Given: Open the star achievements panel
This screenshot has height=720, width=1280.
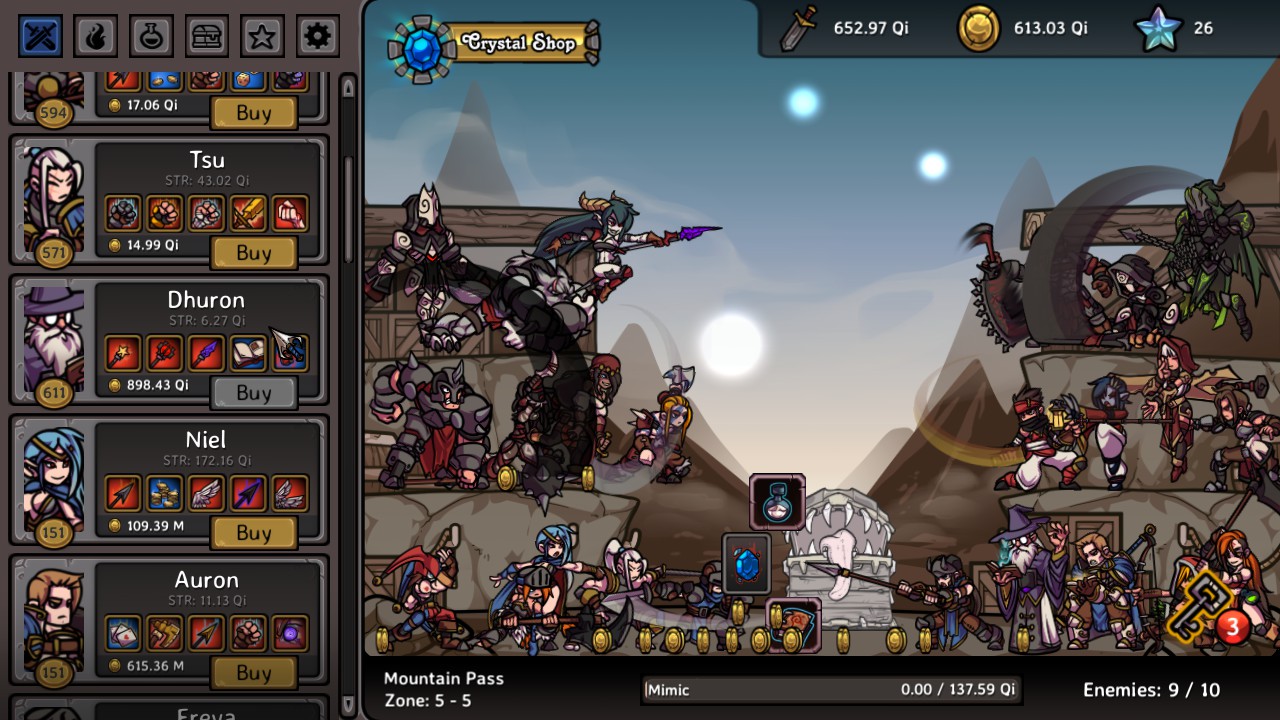Looking at the screenshot, I should tap(261, 35).
